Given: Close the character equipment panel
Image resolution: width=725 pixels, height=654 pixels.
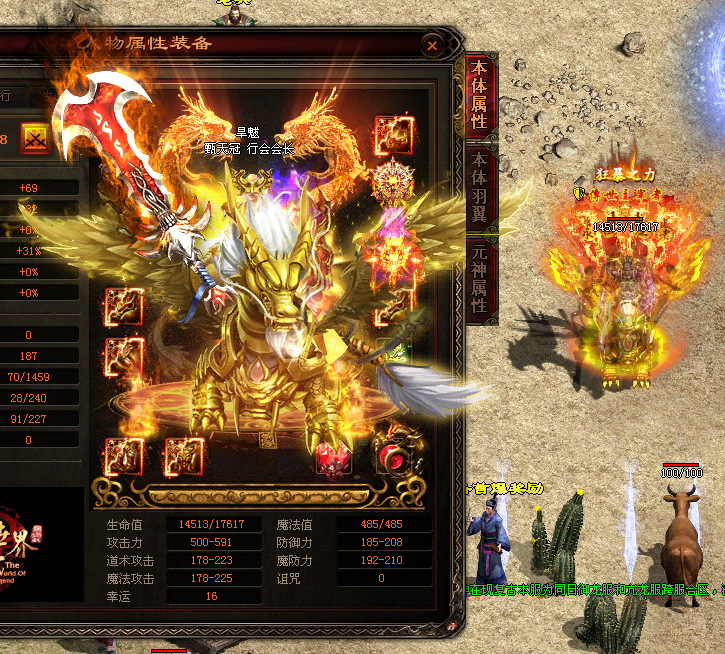Looking at the screenshot, I should click(x=432, y=46).
